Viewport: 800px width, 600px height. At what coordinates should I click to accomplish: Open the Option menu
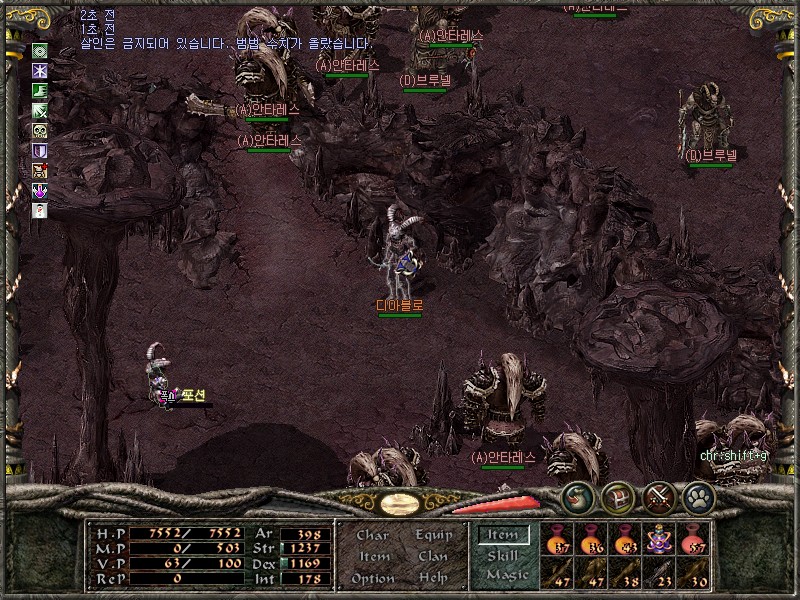(x=373, y=579)
